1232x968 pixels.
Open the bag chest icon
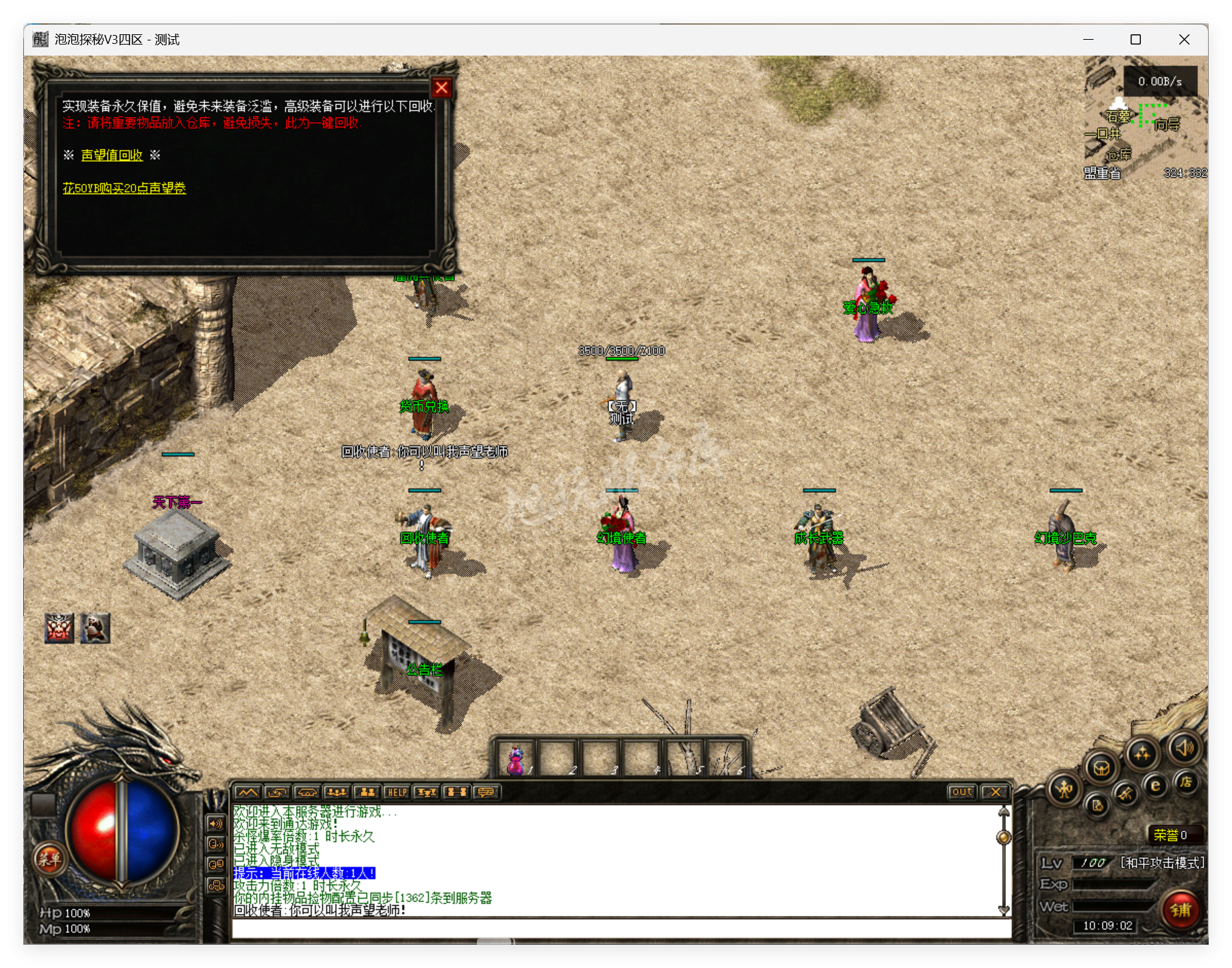(x=1101, y=767)
